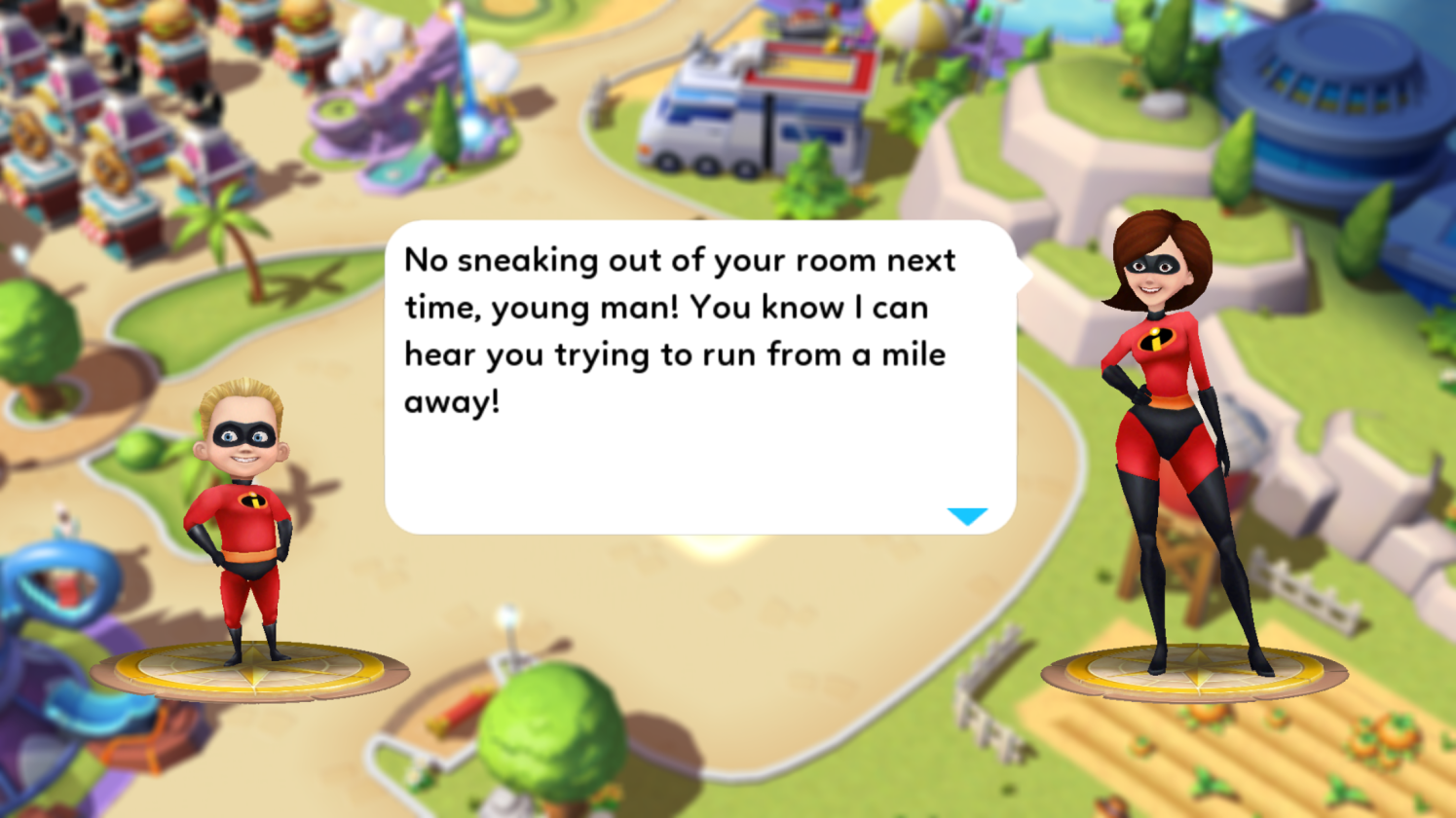Viewport: 1456px width, 818px height.
Task: Tap the speech bubble to continue
Action: [x=699, y=378]
